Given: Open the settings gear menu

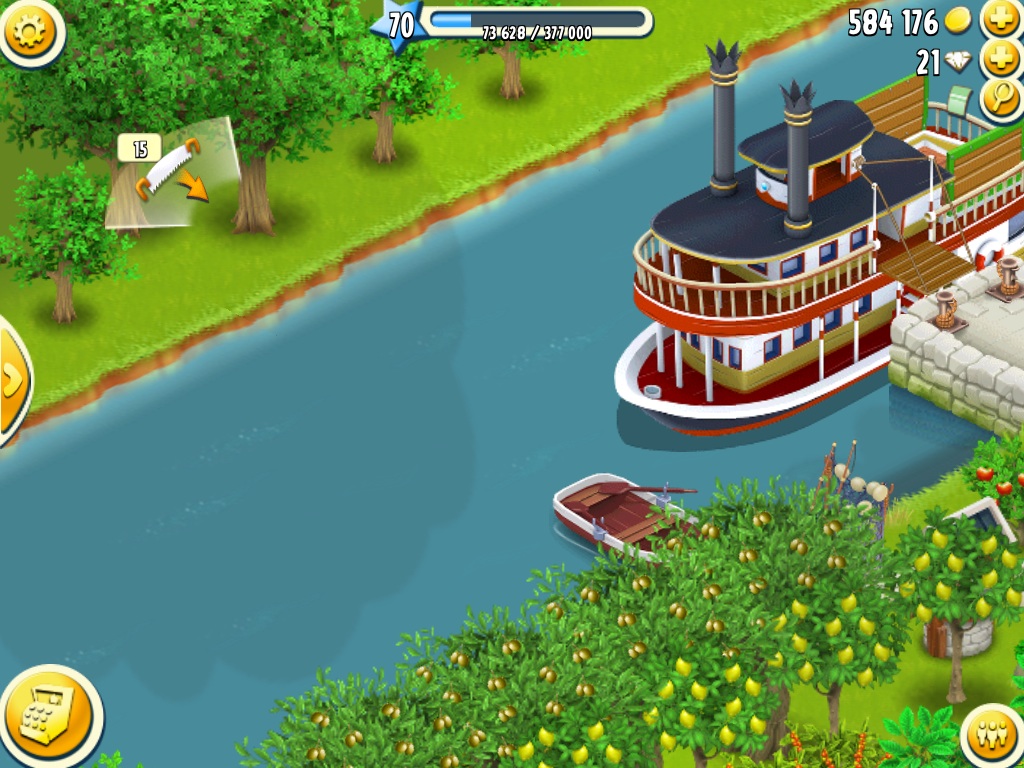Looking at the screenshot, I should (x=30, y=31).
